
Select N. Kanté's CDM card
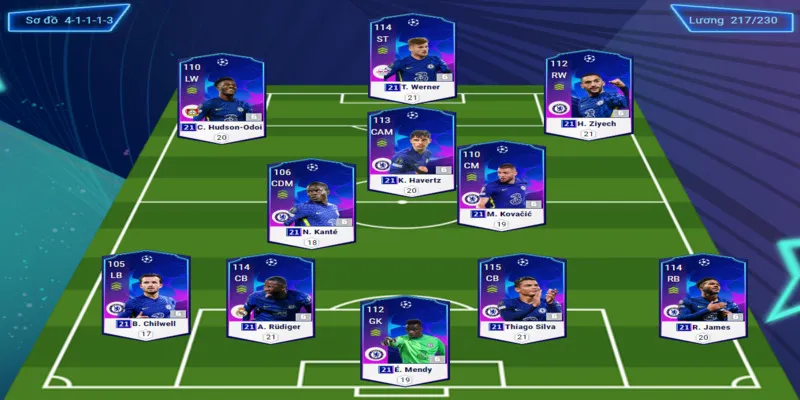pyautogui.click(x=311, y=201)
